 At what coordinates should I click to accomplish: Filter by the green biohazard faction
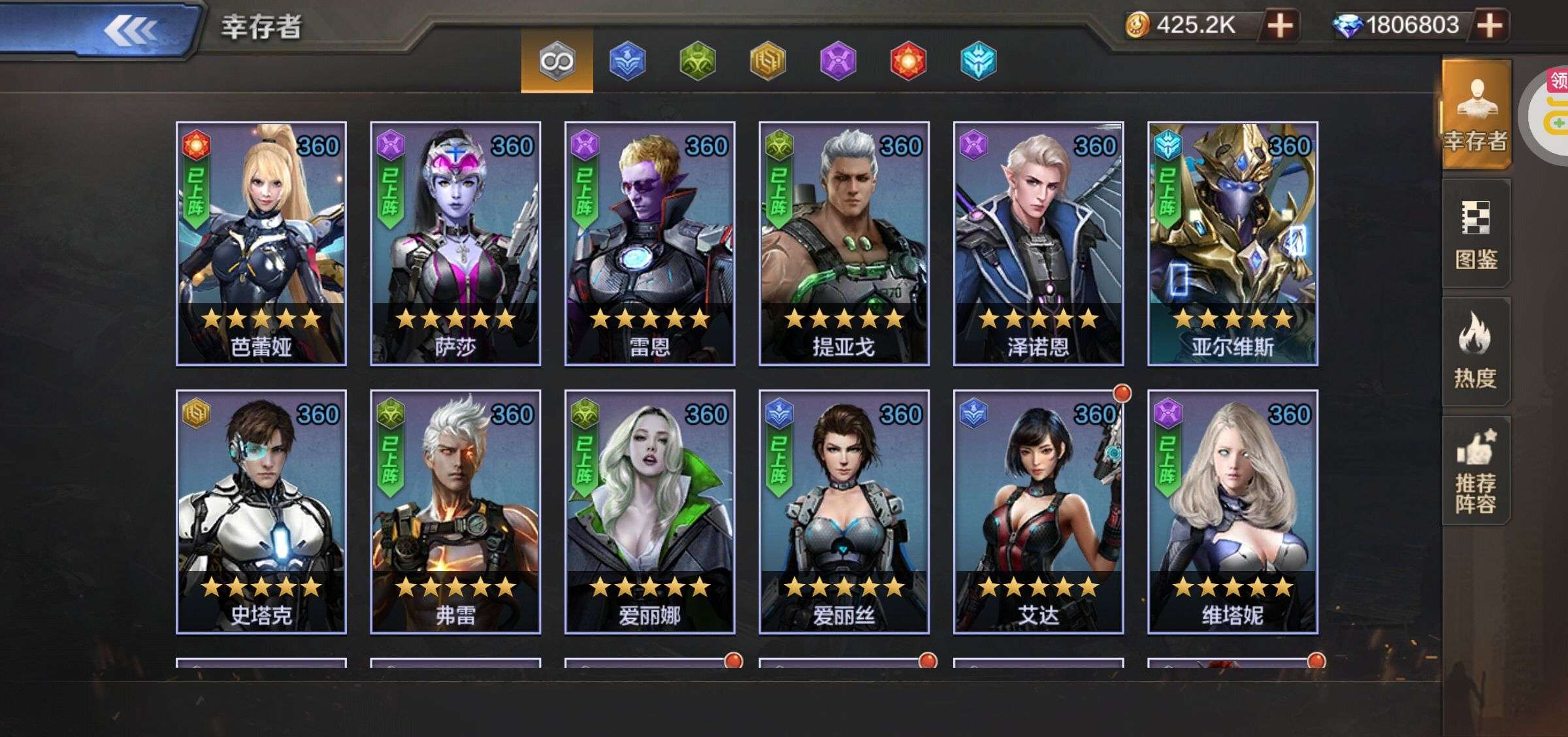pos(697,61)
